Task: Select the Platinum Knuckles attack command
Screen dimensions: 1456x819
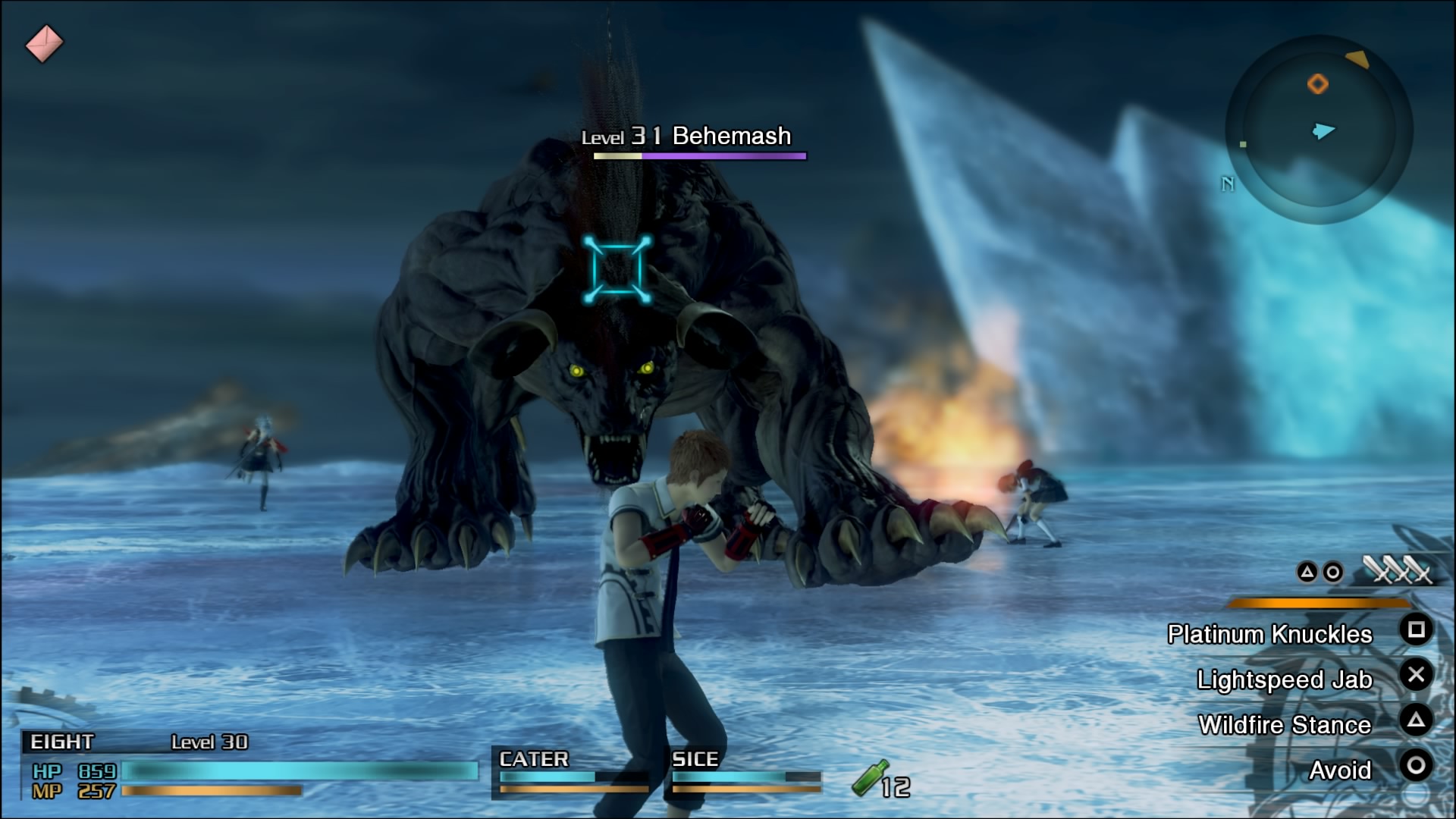Action: [1269, 634]
